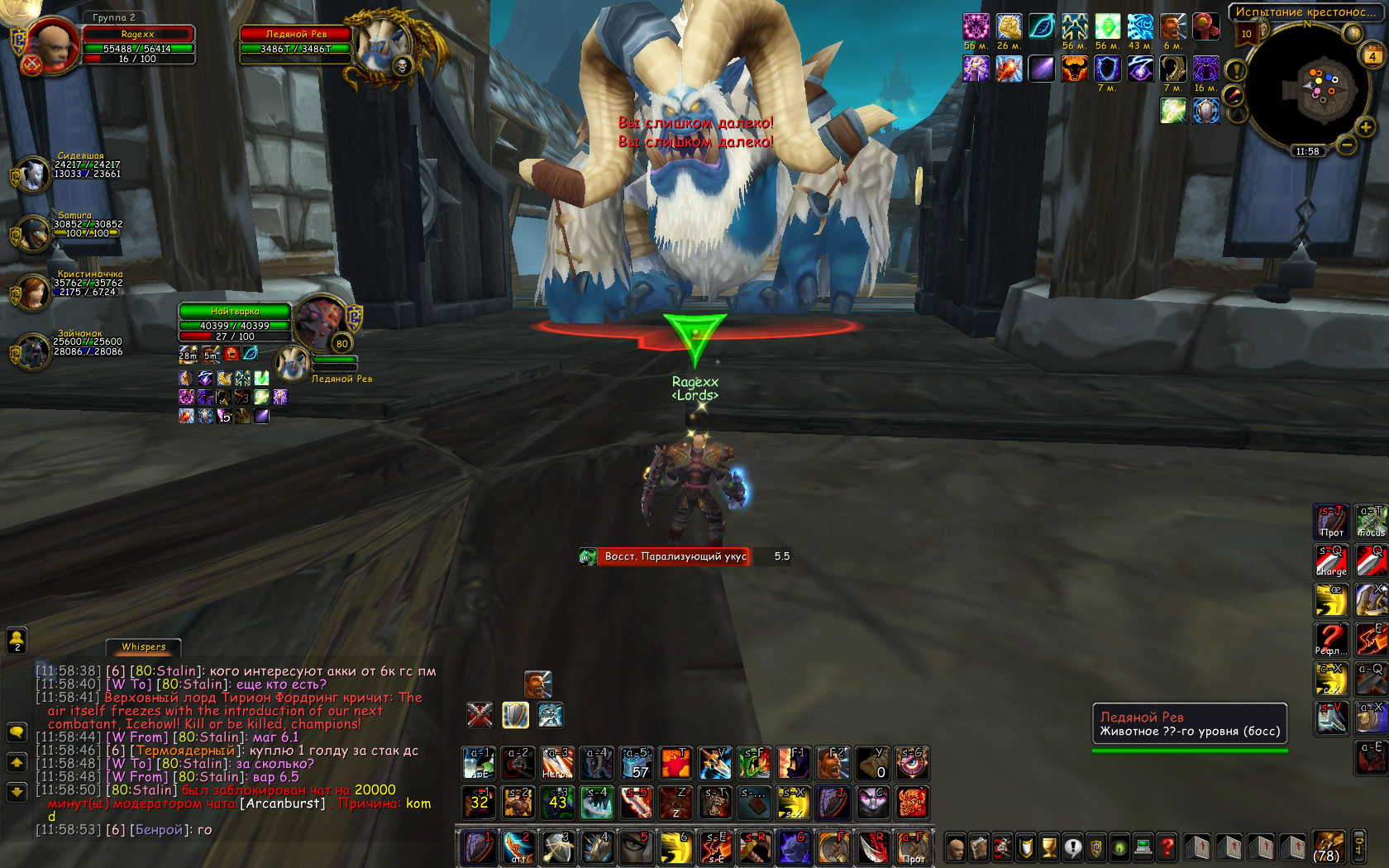Screen dimensions: 1389x868
Task: Click the Рефл... red question mark macro
Action: (x=1331, y=639)
